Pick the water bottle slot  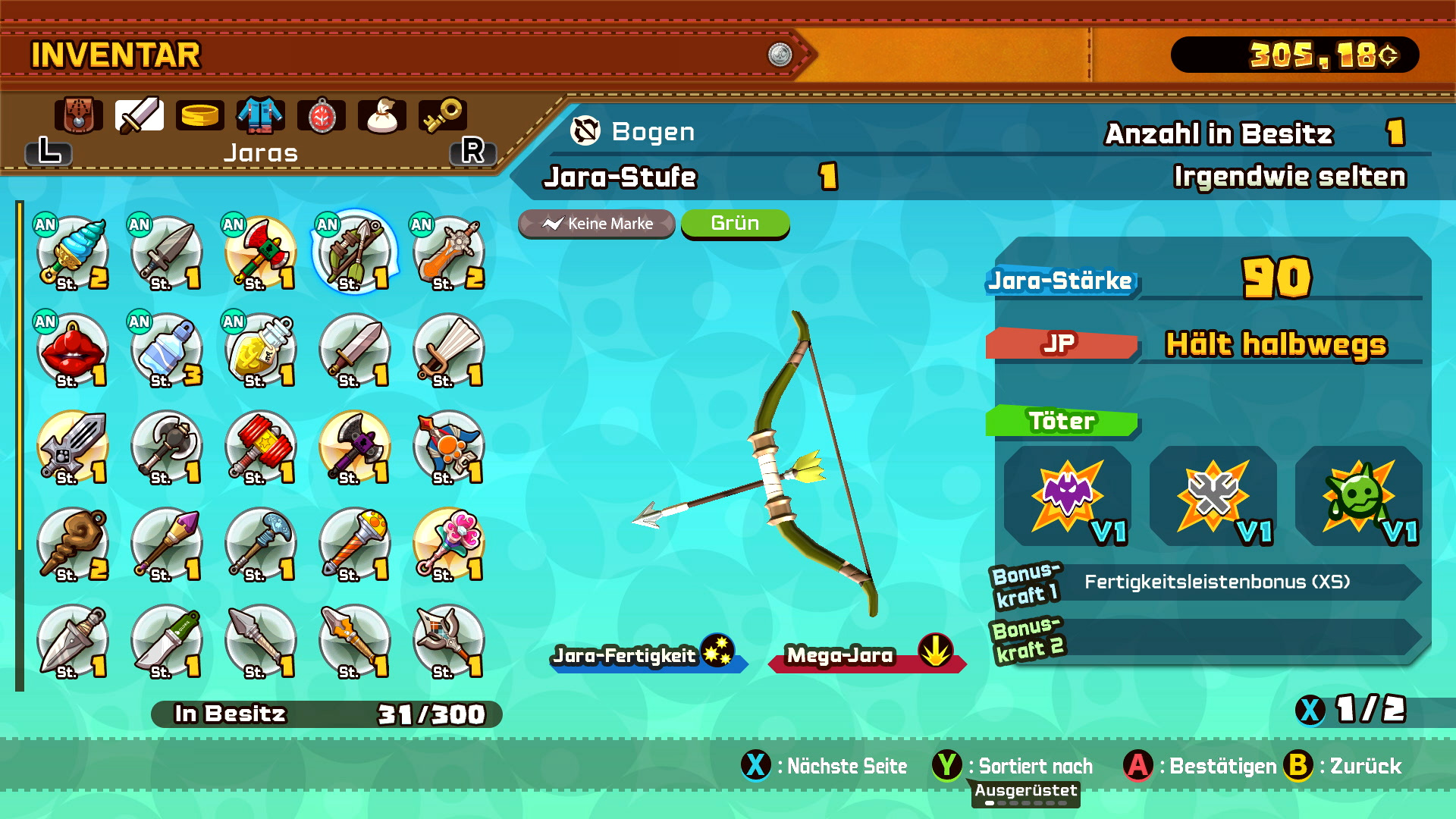166,350
